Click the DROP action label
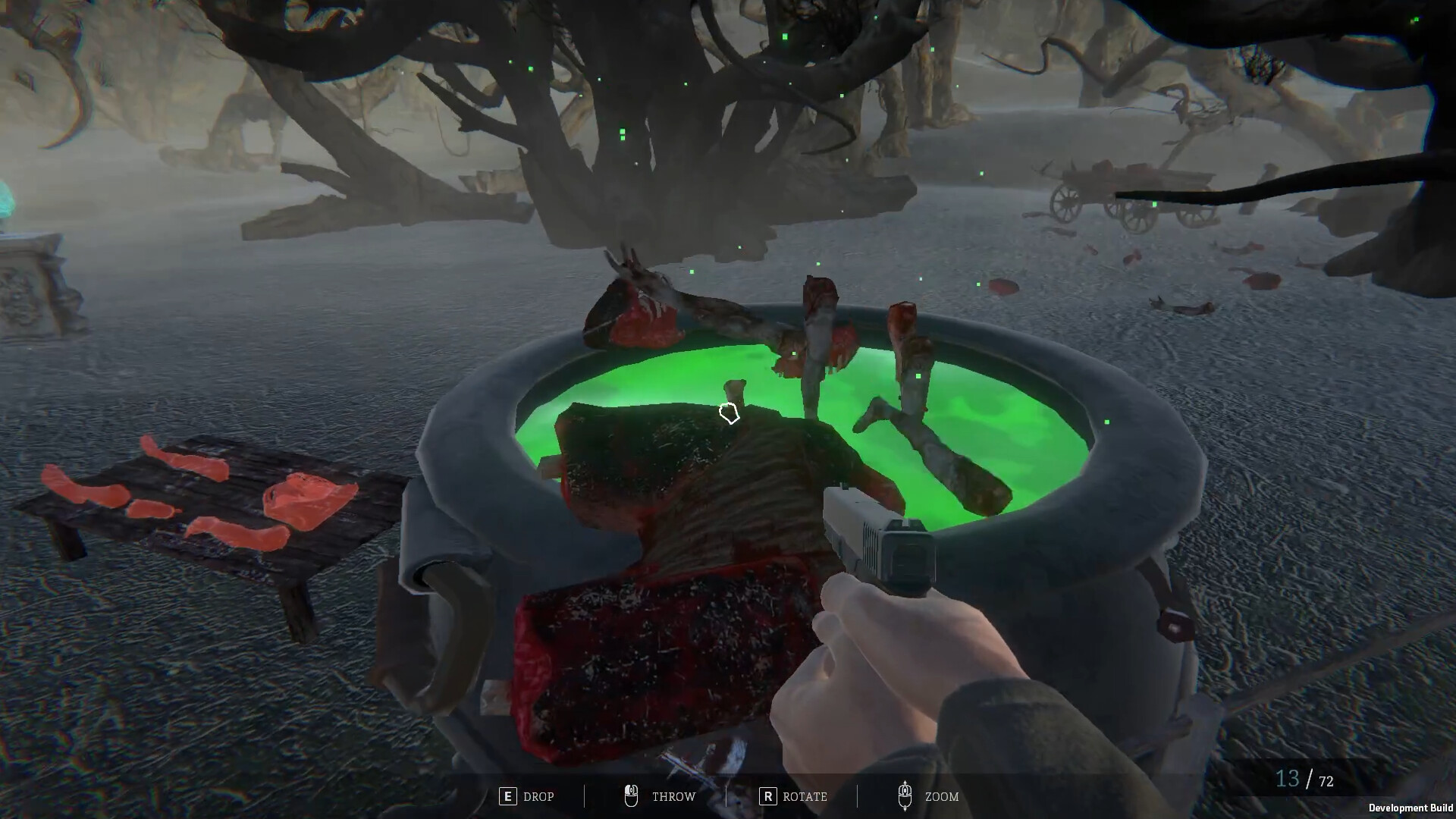Screen dimensions: 1456x819 click(x=538, y=796)
